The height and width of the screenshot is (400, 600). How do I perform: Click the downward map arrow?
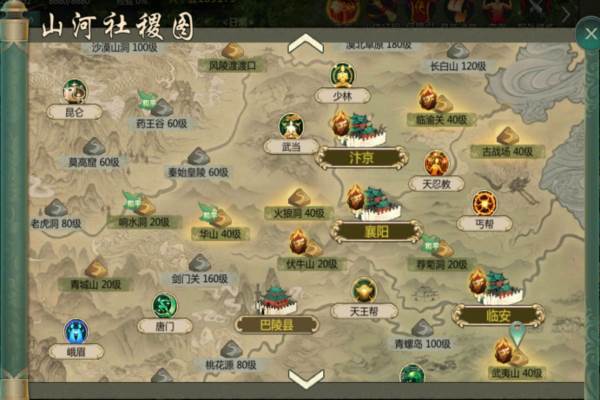pos(305,377)
